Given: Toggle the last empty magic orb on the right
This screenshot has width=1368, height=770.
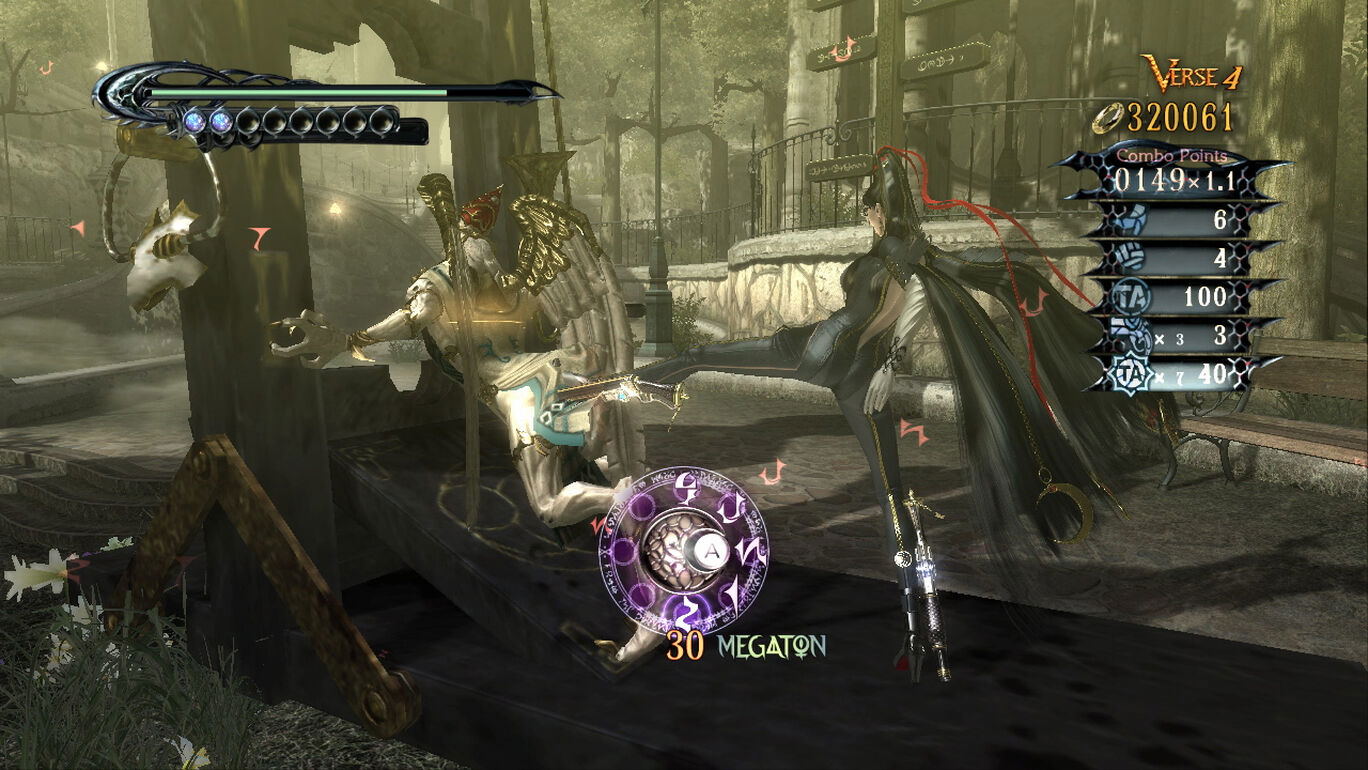Looking at the screenshot, I should [382, 122].
